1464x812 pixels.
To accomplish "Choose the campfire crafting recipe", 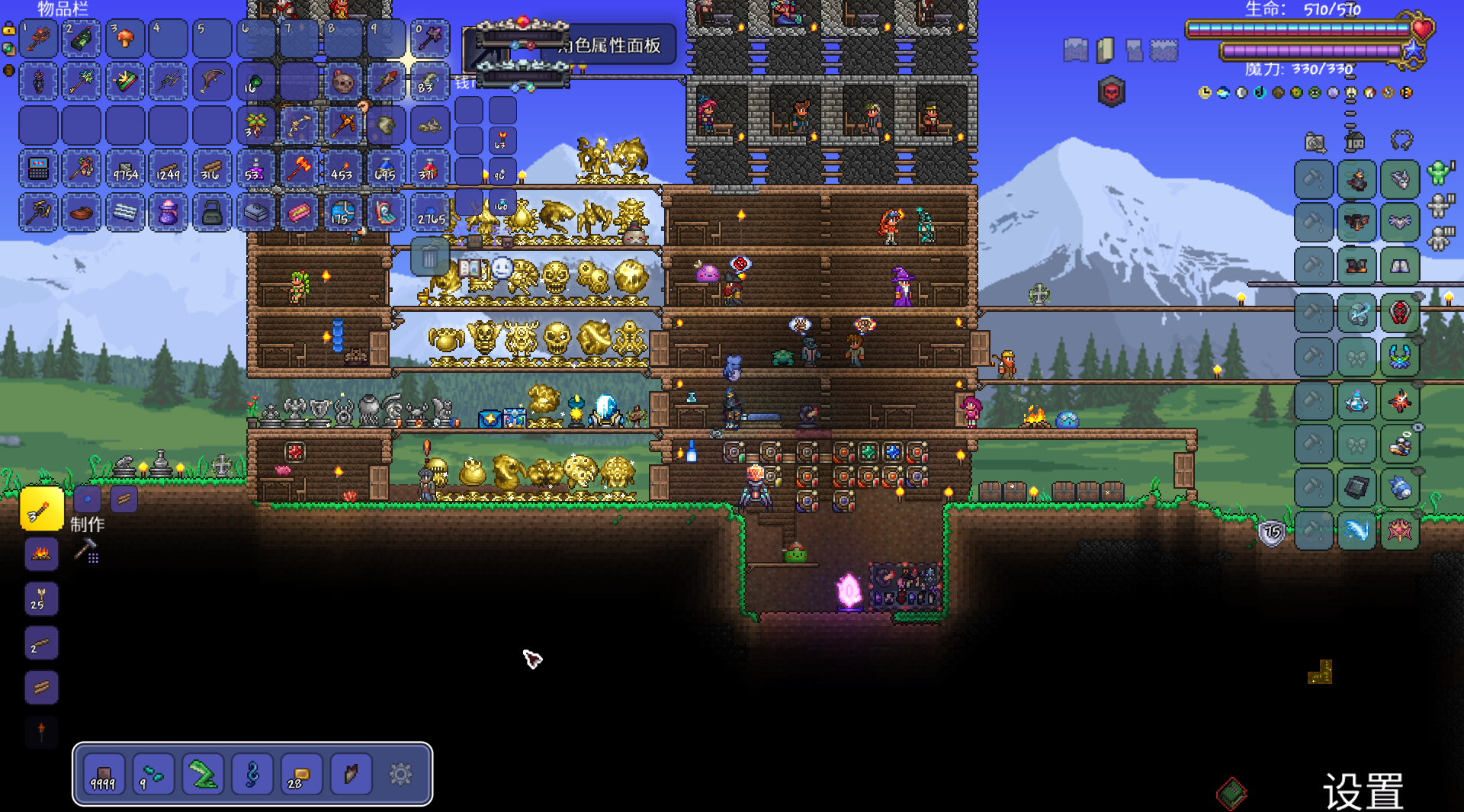I will coord(41,554).
